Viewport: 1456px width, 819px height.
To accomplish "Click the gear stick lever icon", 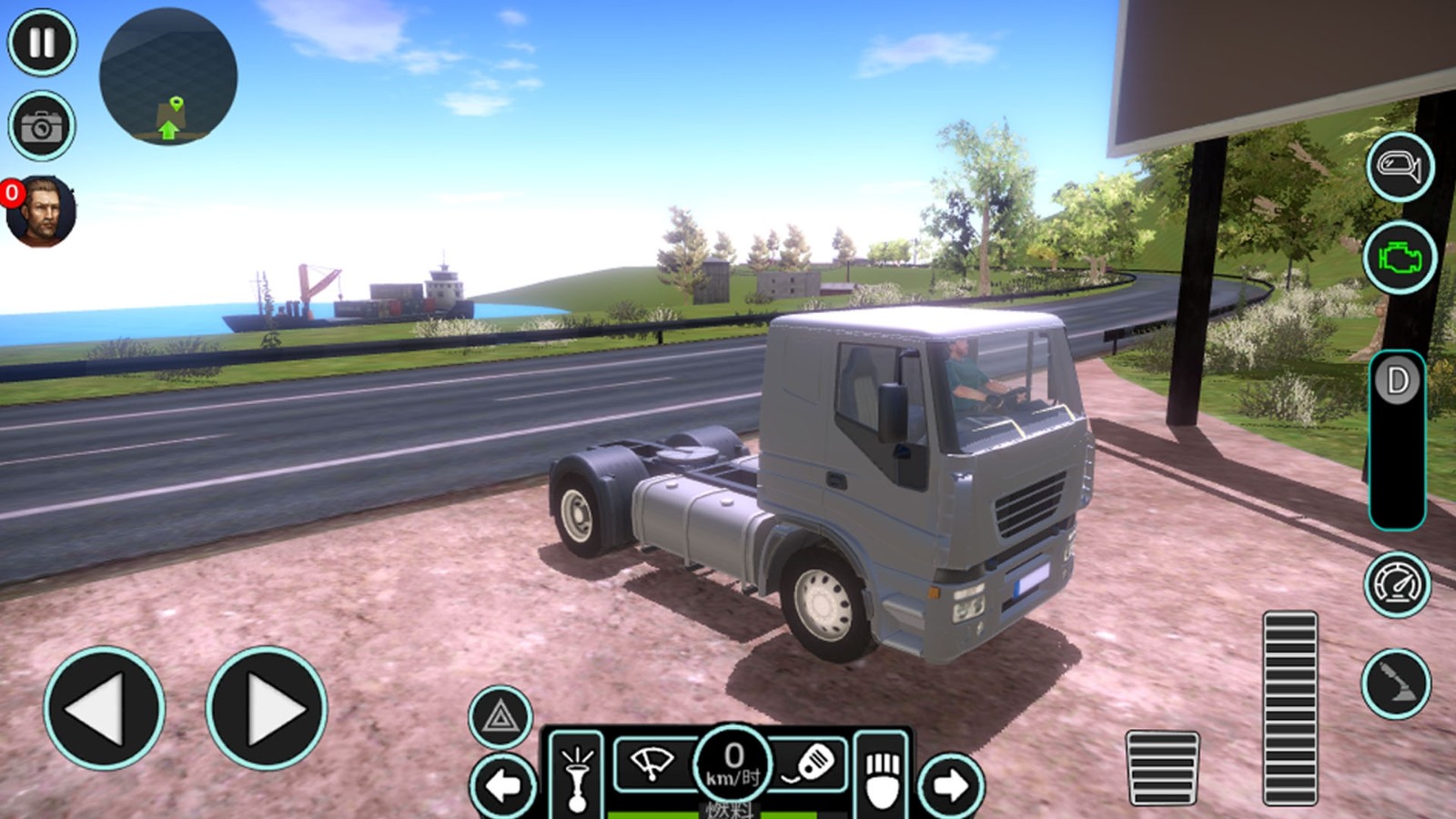I will (x=1397, y=684).
